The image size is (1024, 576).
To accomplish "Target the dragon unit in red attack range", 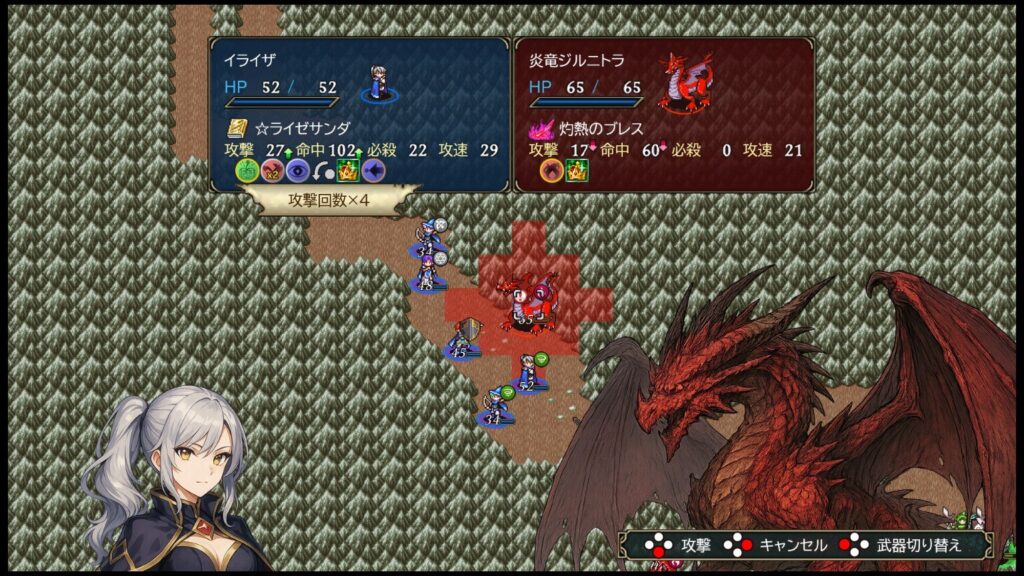I will [526, 301].
